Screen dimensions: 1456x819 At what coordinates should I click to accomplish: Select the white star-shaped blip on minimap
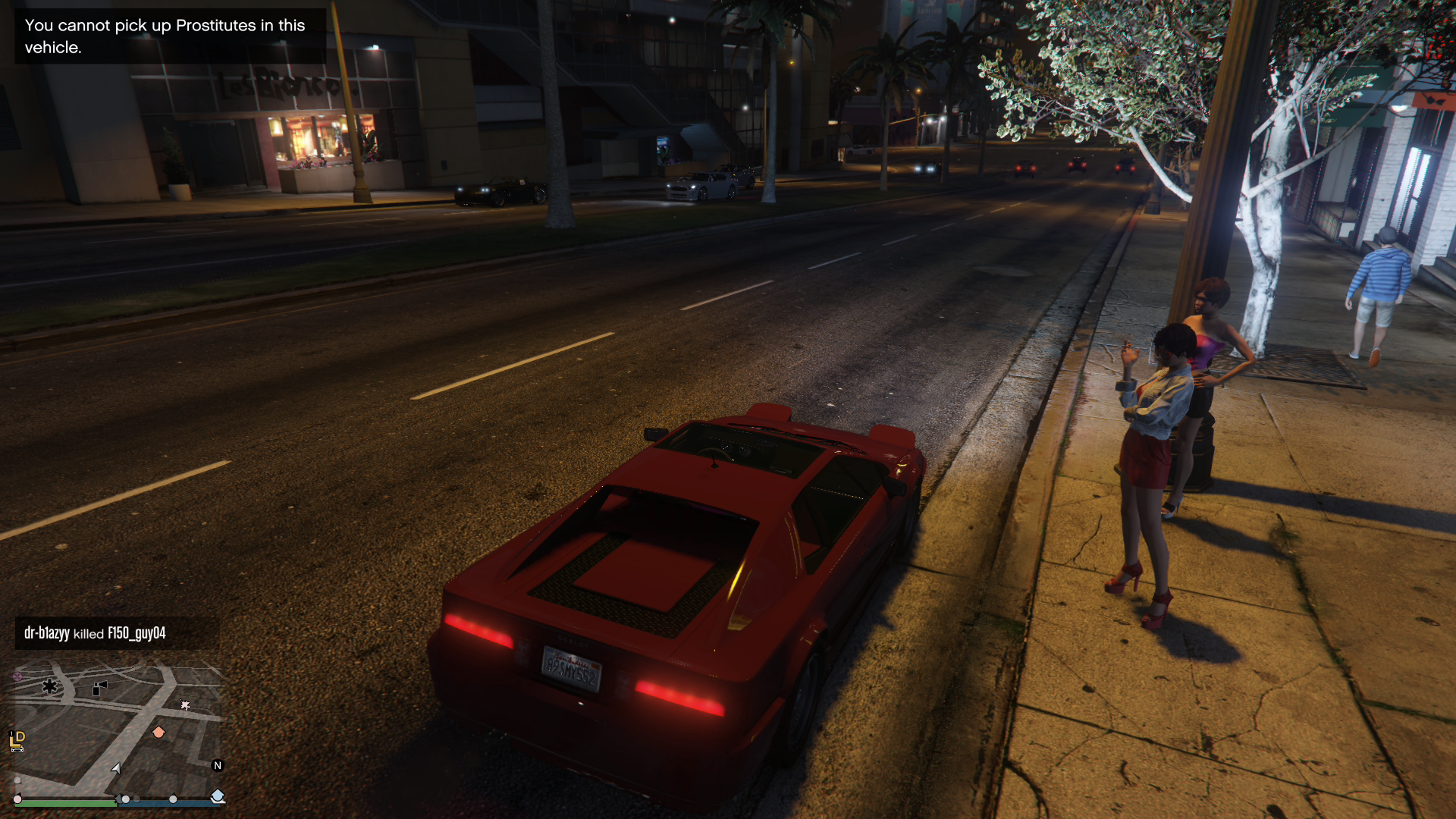tap(185, 705)
